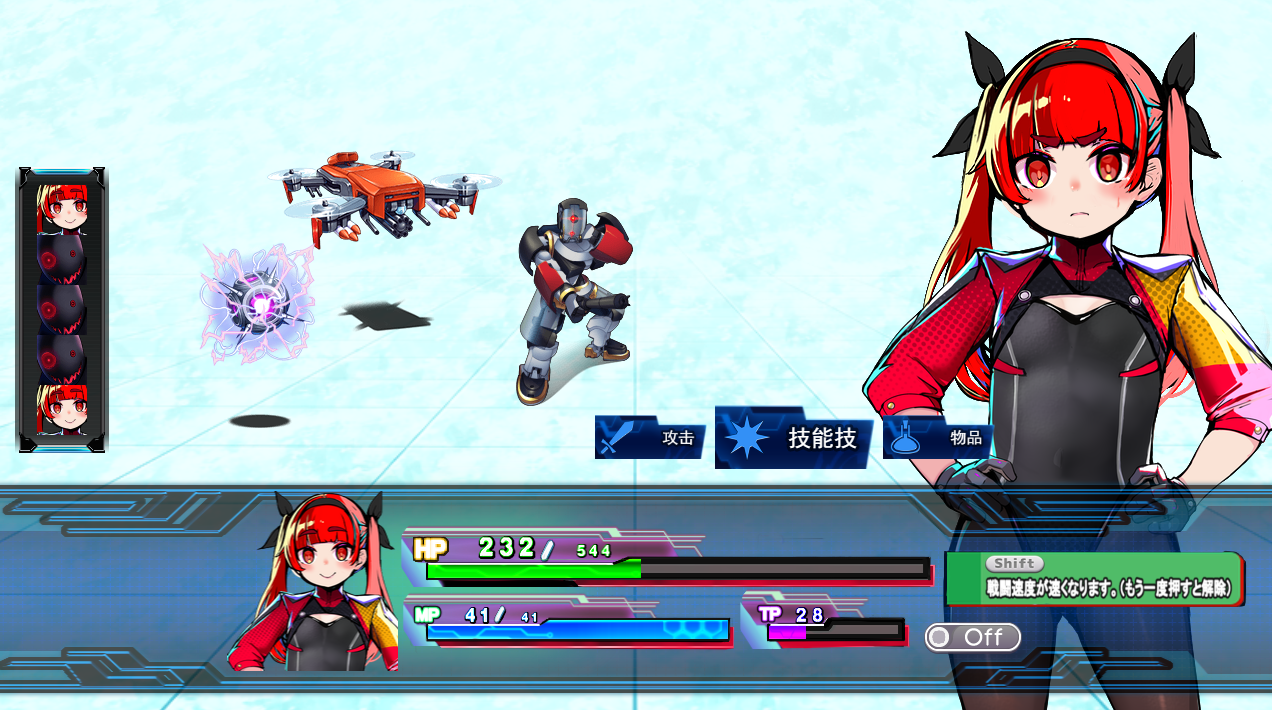The height and width of the screenshot is (710, 1272).
Task: Select the 技能技 skill command
Action: pos(794,438)
